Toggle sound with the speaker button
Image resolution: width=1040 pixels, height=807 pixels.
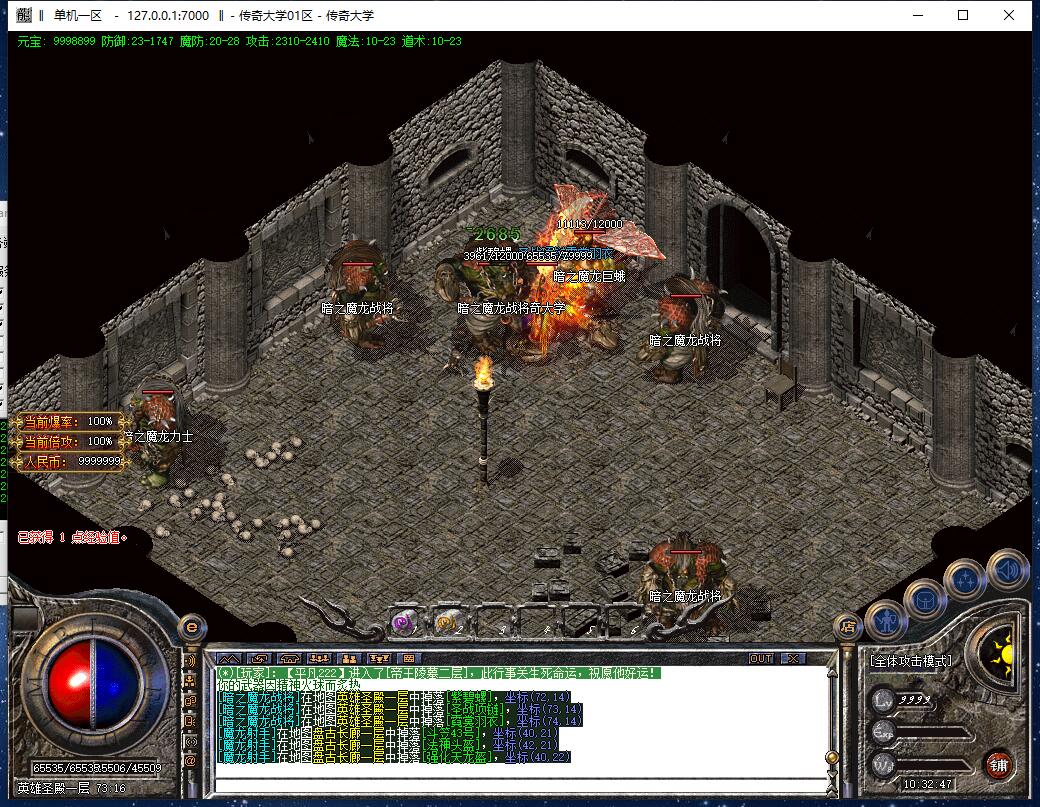tap(1007, 569)
